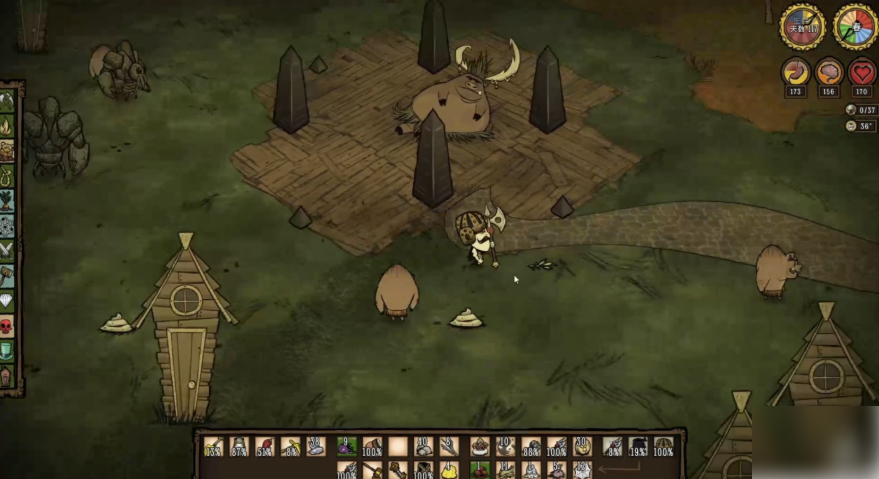879x479 pixels.
Task: Open the Structures tab with hammer icon
Action: [x=8, y=276]
